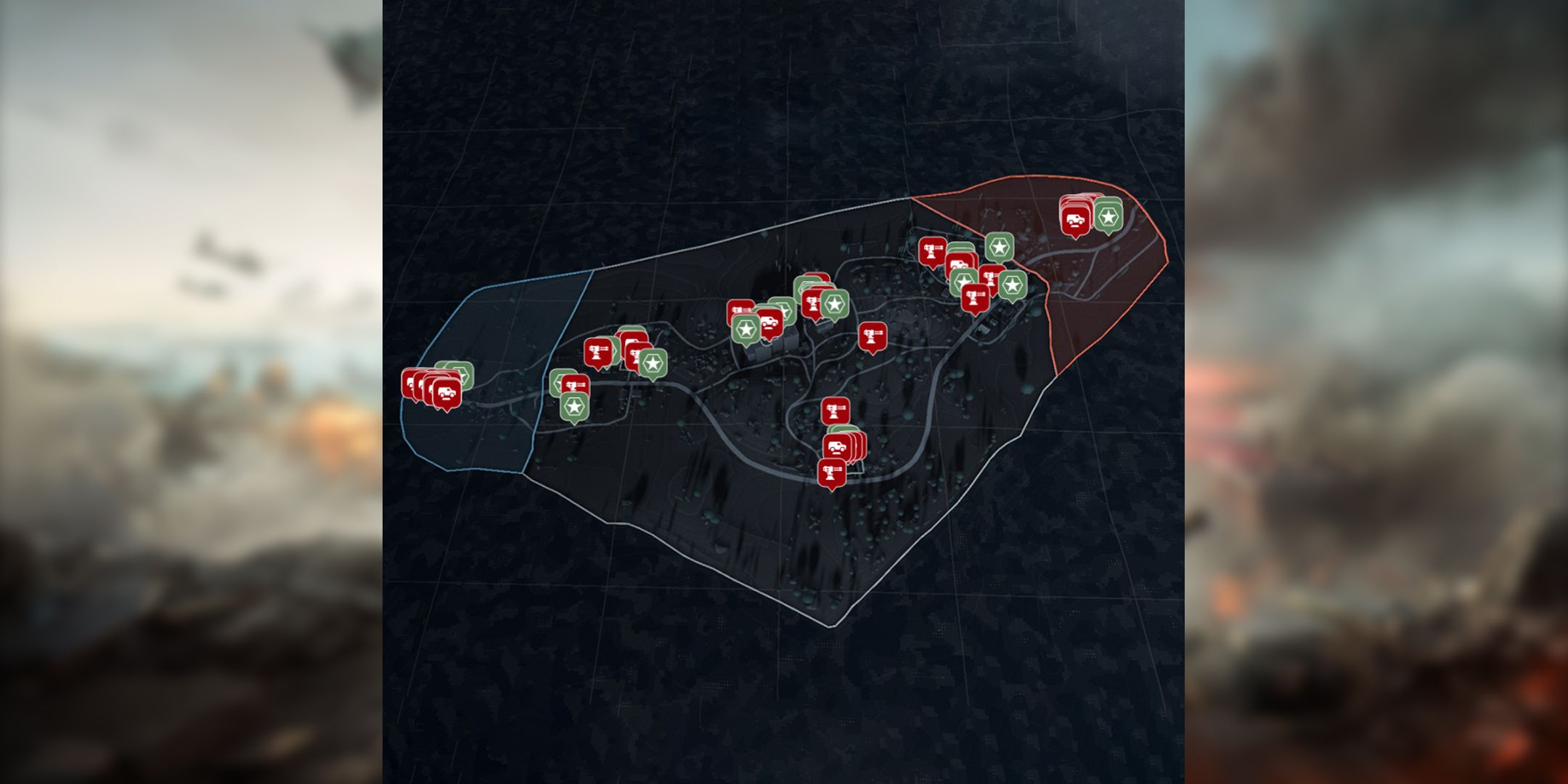Select the AA gun marker atop the central marker cluster

812,302
